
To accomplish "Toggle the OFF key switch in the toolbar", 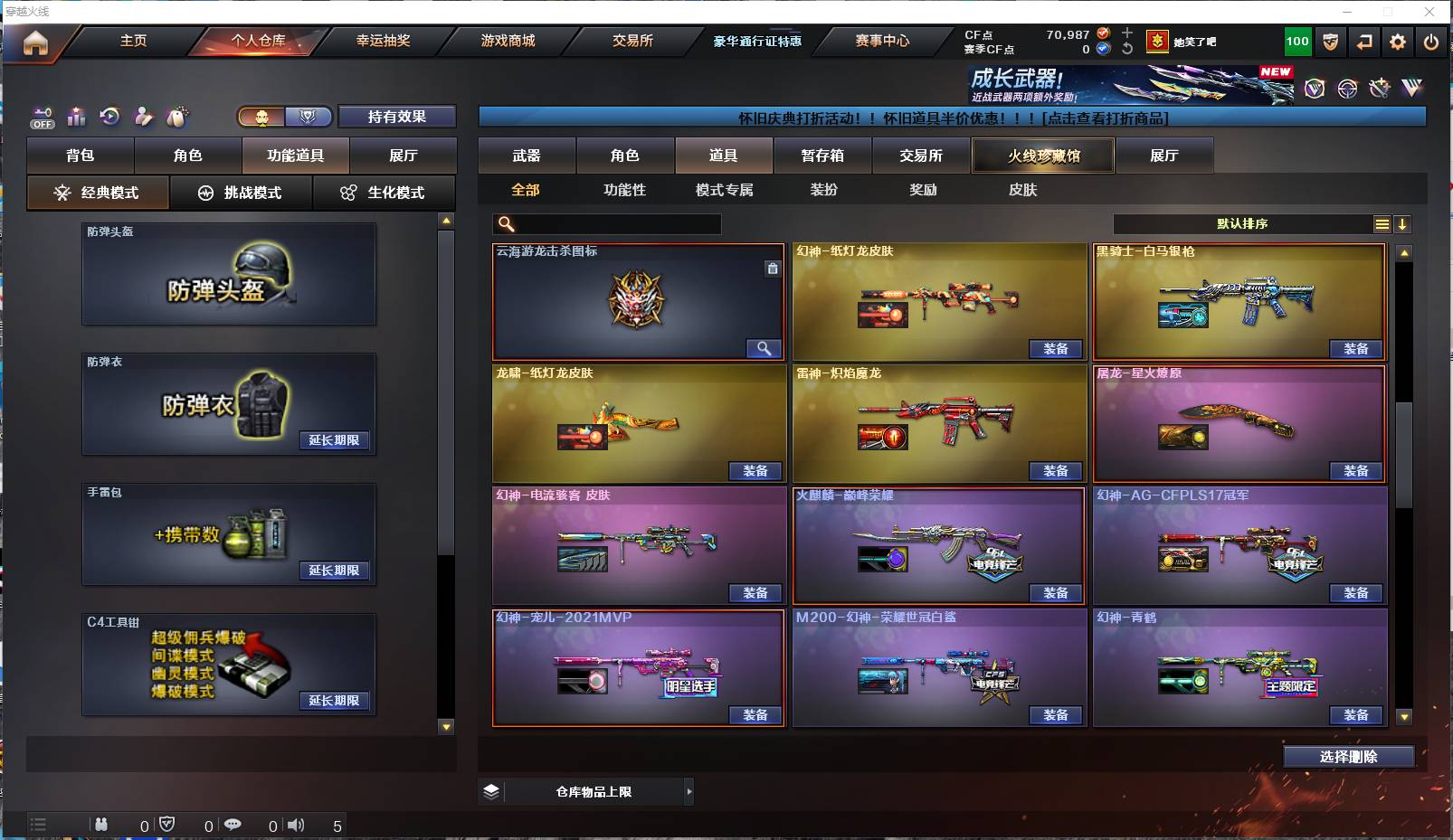I will (x=43, y=117).
